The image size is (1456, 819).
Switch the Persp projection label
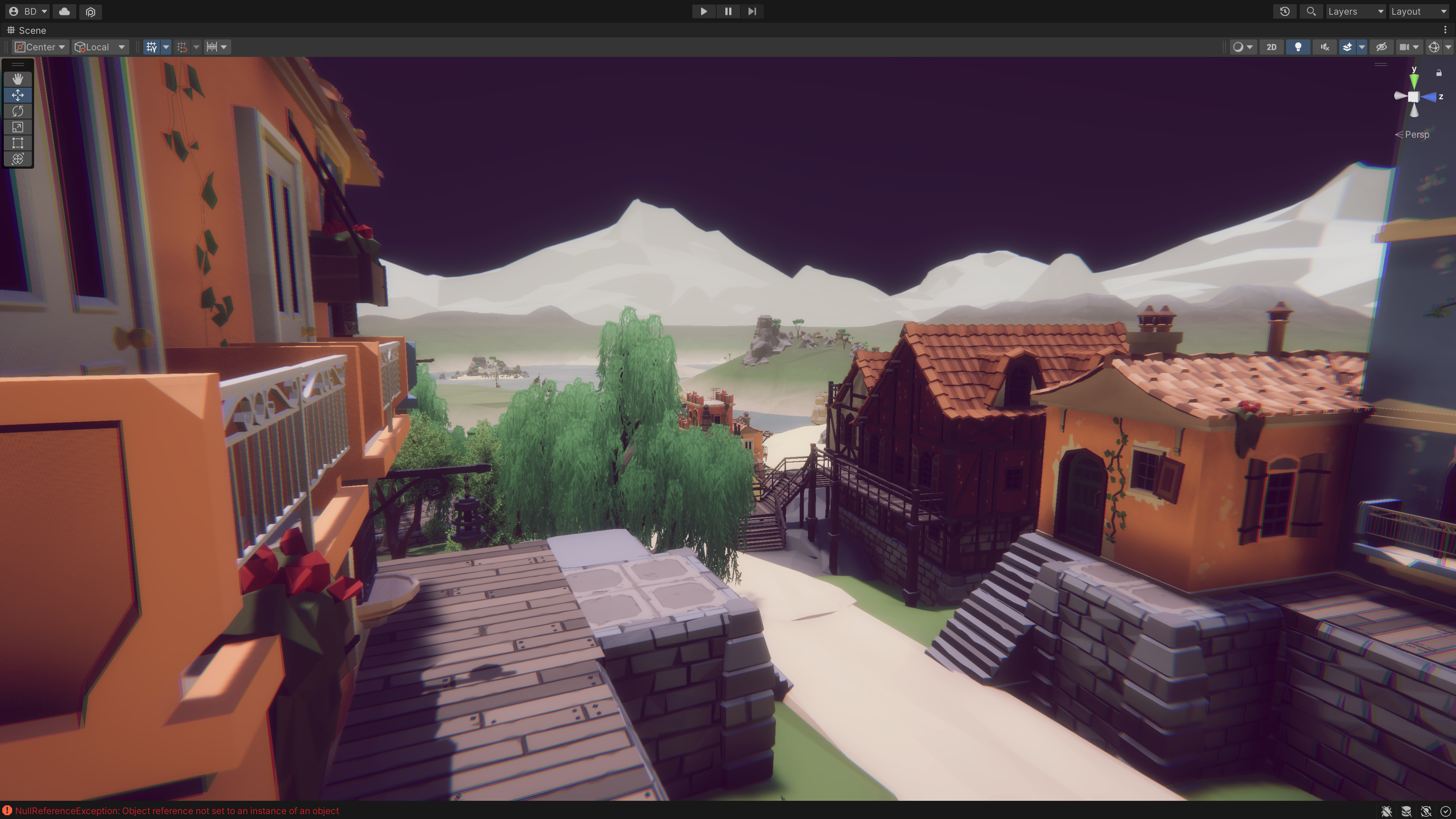tap(1417, 135)
